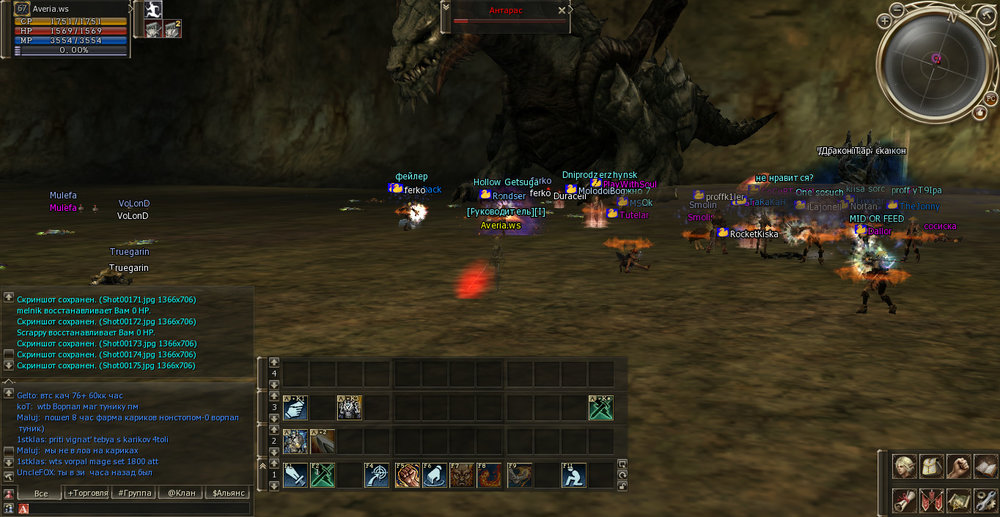Open the clan banners icon

(931, 499)
